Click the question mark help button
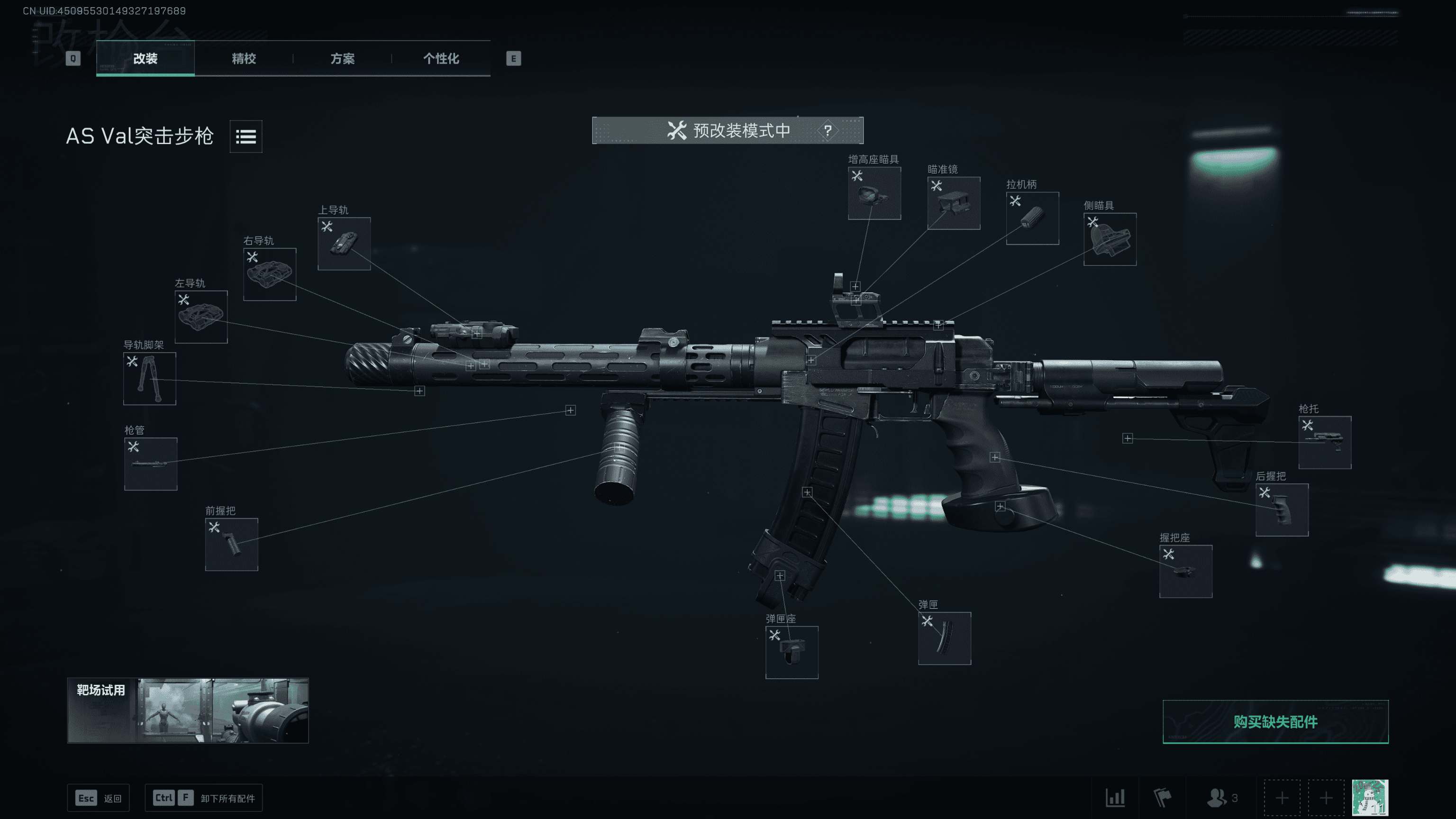This screenshot has height=819, width=1456. [x=828, y=130]
